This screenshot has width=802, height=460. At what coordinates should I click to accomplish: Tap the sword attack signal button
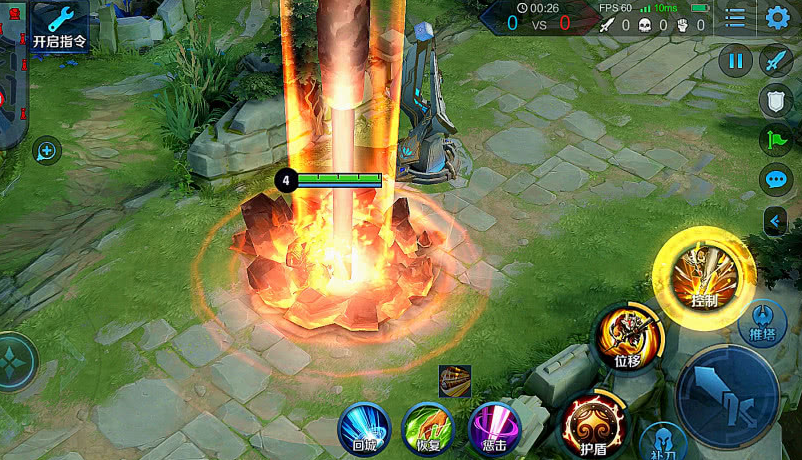tap(777, 61)
